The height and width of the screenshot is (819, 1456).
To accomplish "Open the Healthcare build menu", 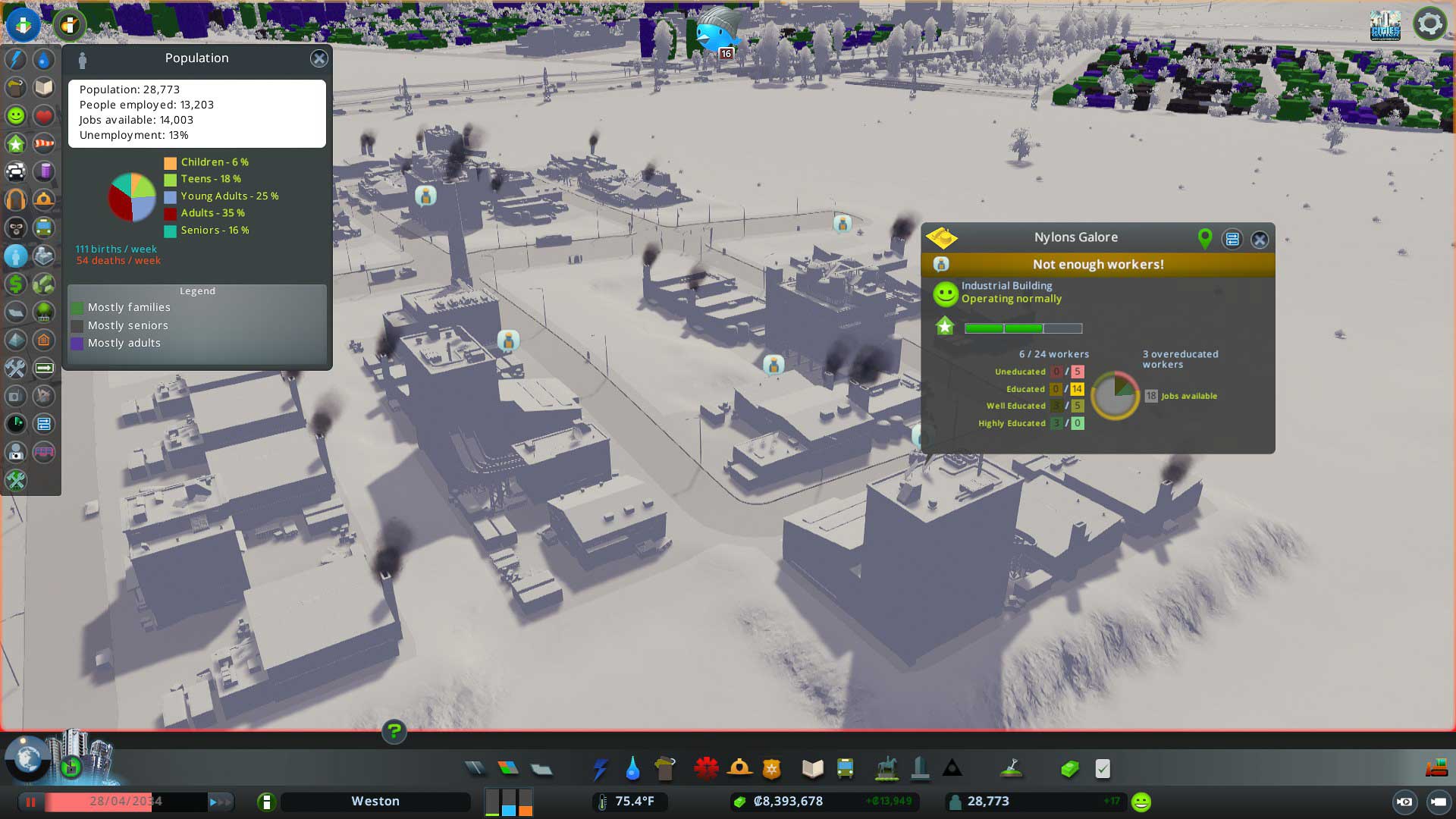I will click(x=706, y=769).
